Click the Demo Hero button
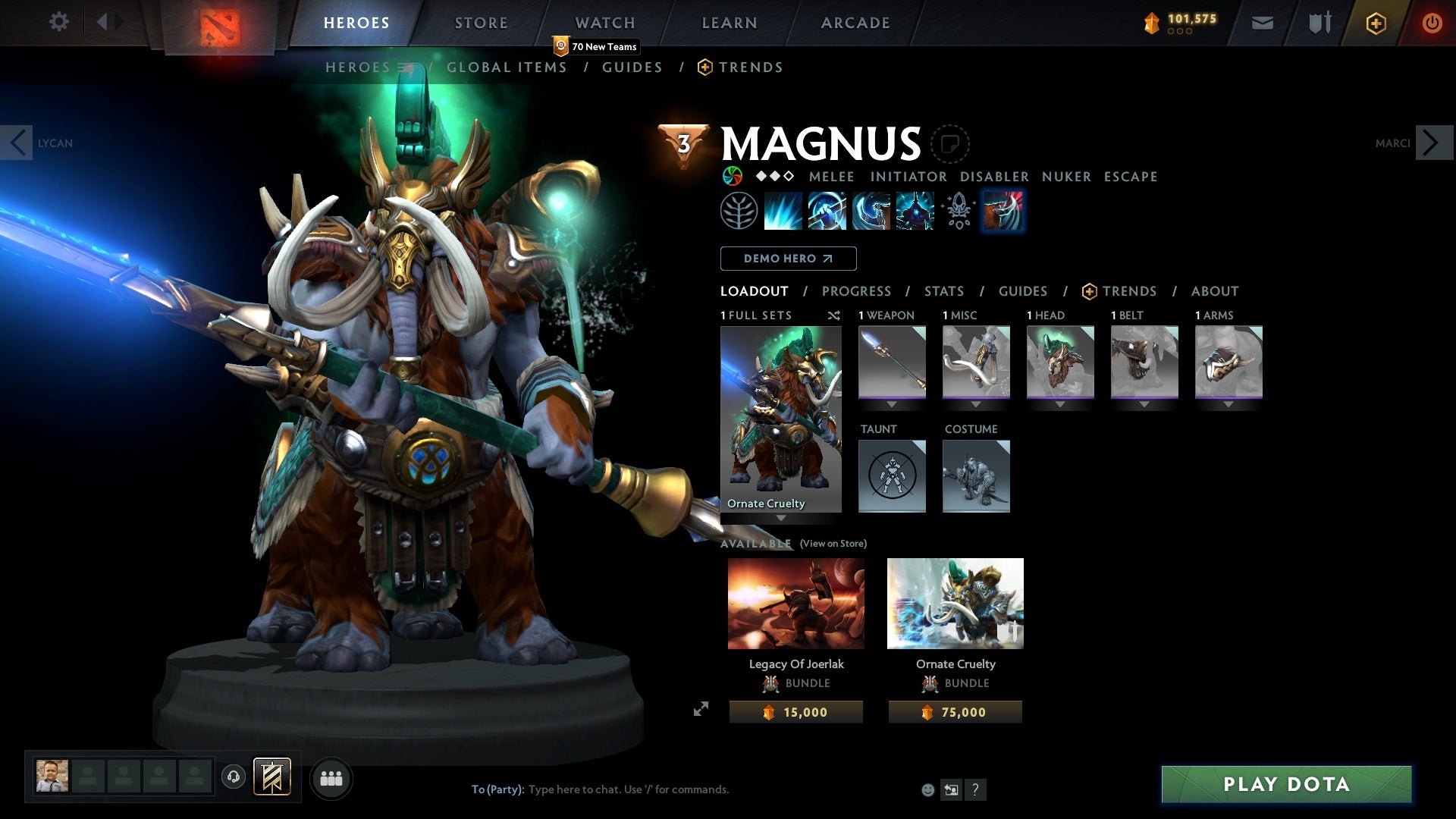Viewport: 1456px width, 819px height. [x=787, y=259]
